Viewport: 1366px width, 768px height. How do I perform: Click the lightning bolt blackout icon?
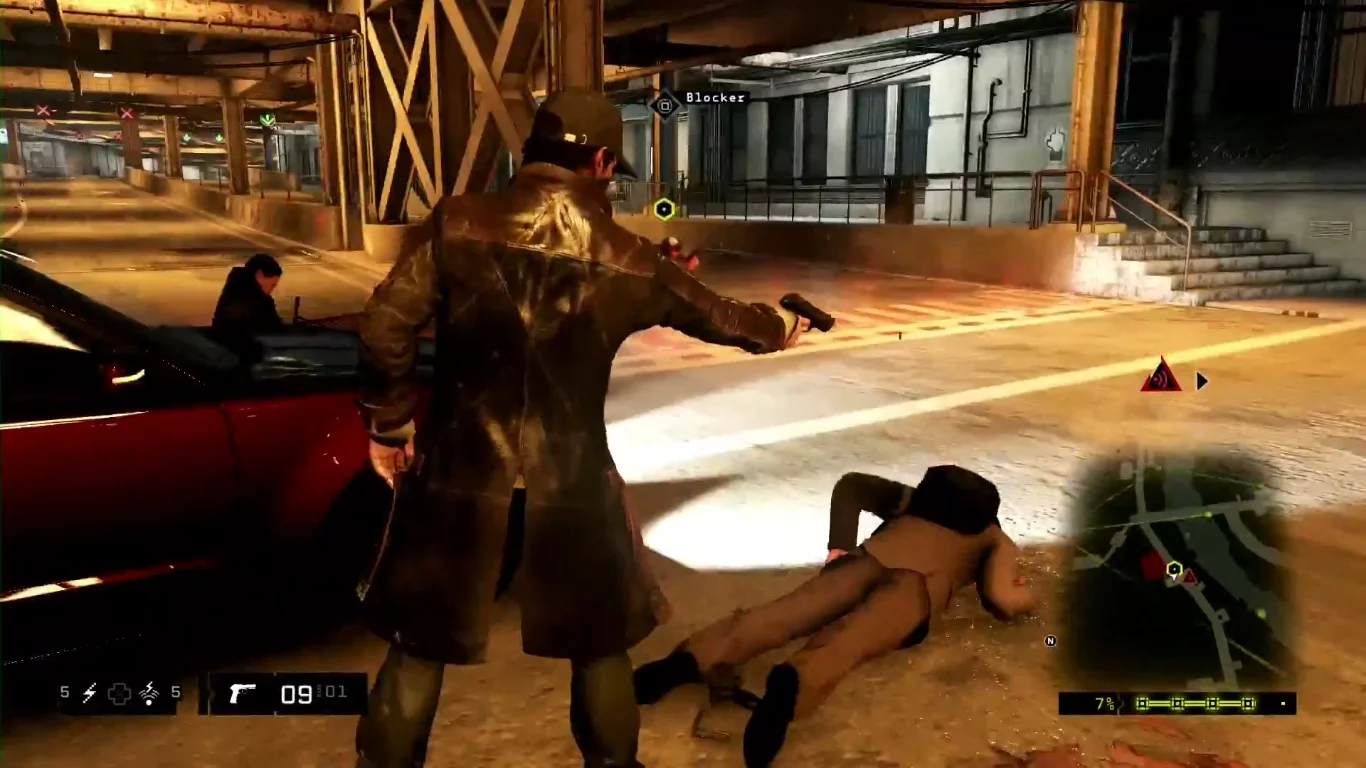(x=89, y=692)
